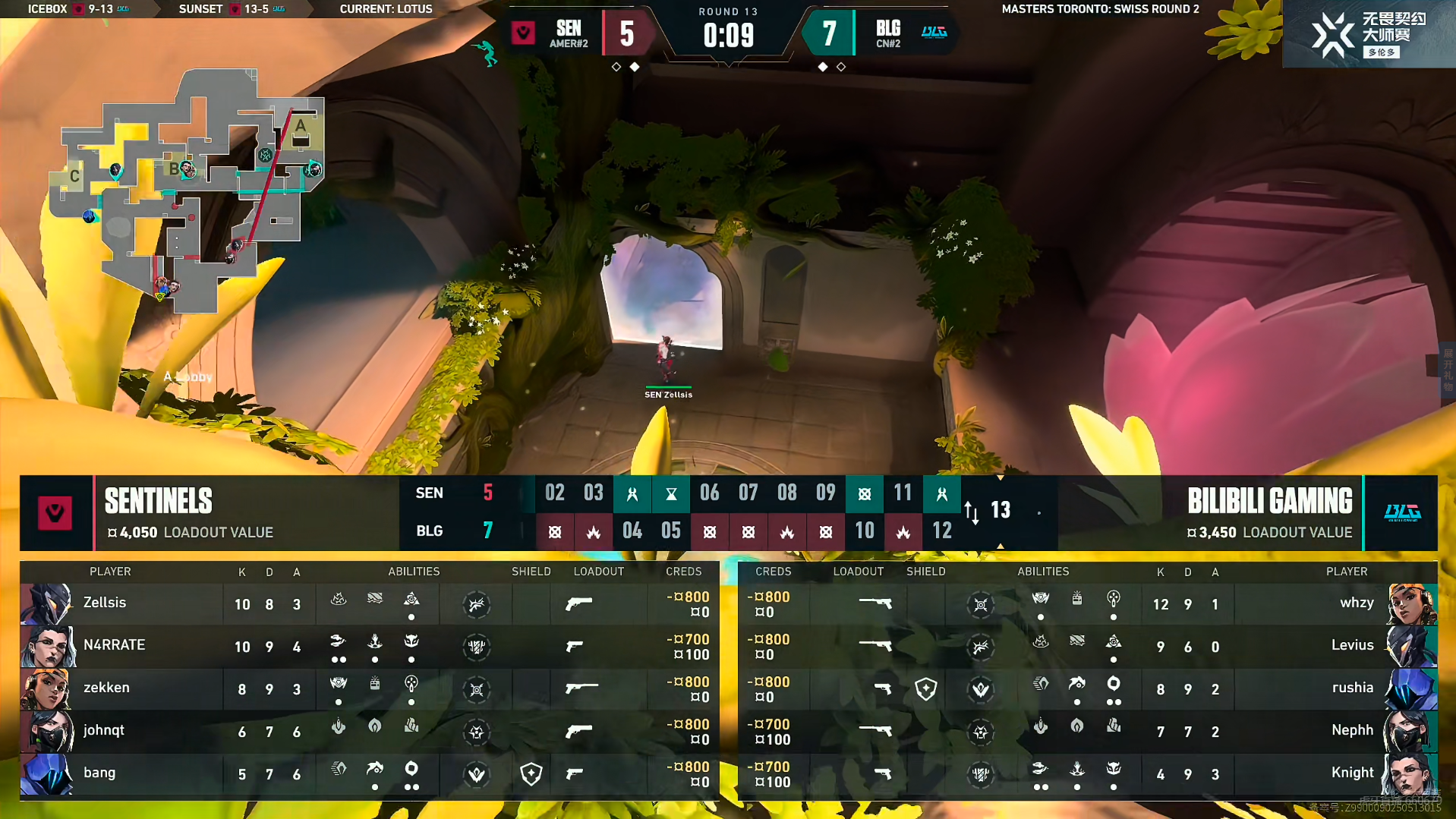The height and width of the screenshot is (819, 1456).
Task: Expand the gift panel on the right edge
Action: click(1447, 370)
